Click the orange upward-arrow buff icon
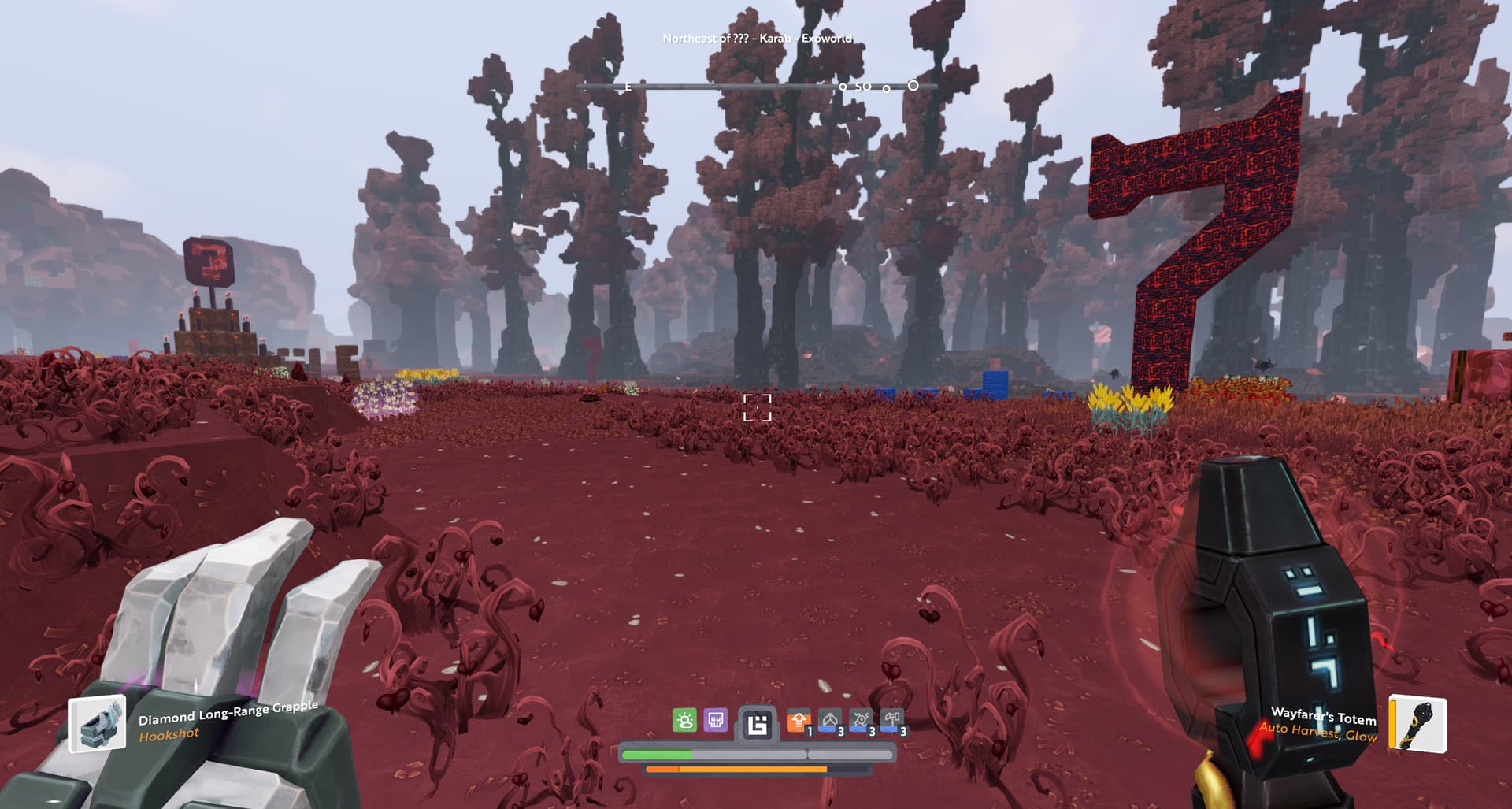Screen dimensions: 1512x809 click(x=799, y=721)
